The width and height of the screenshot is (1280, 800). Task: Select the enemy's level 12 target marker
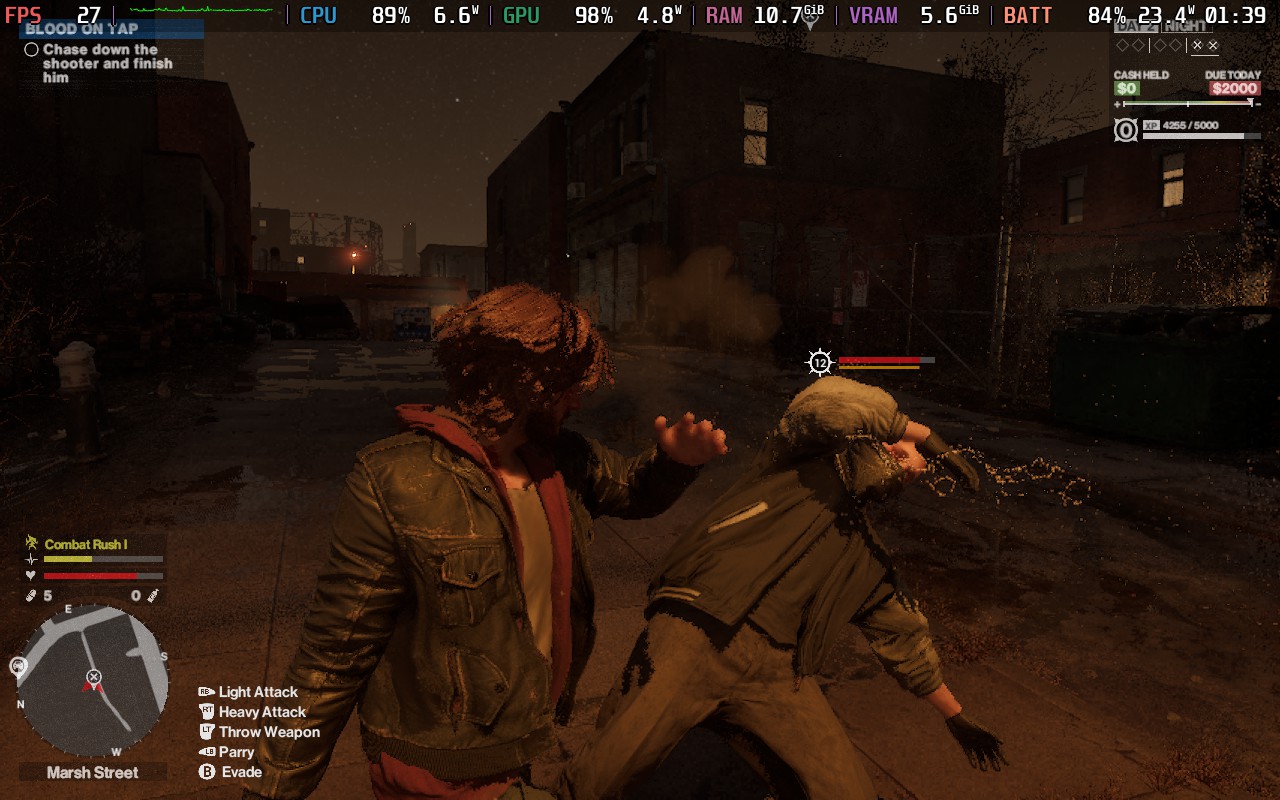[820, 362]
